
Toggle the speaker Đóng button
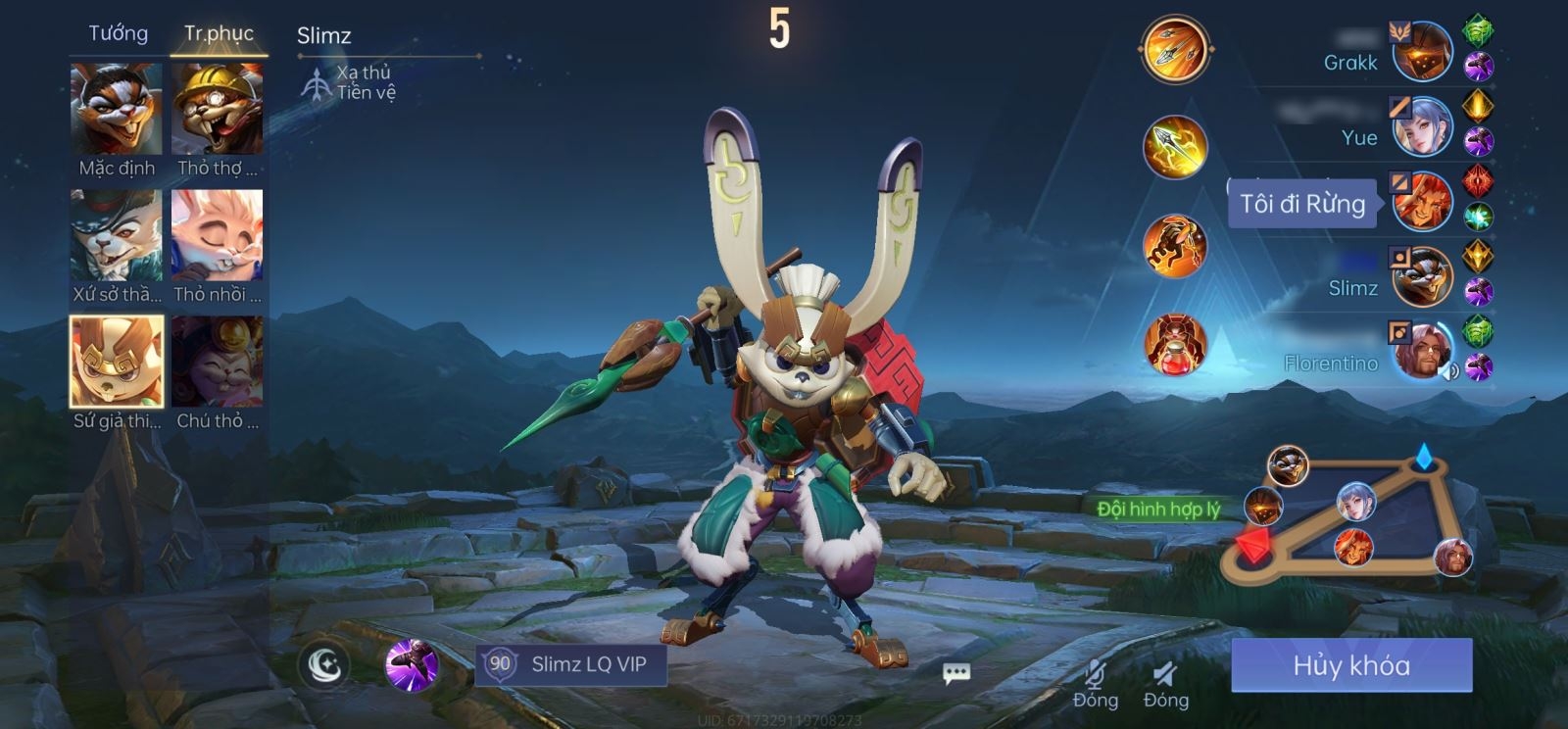pos(1165,683)
